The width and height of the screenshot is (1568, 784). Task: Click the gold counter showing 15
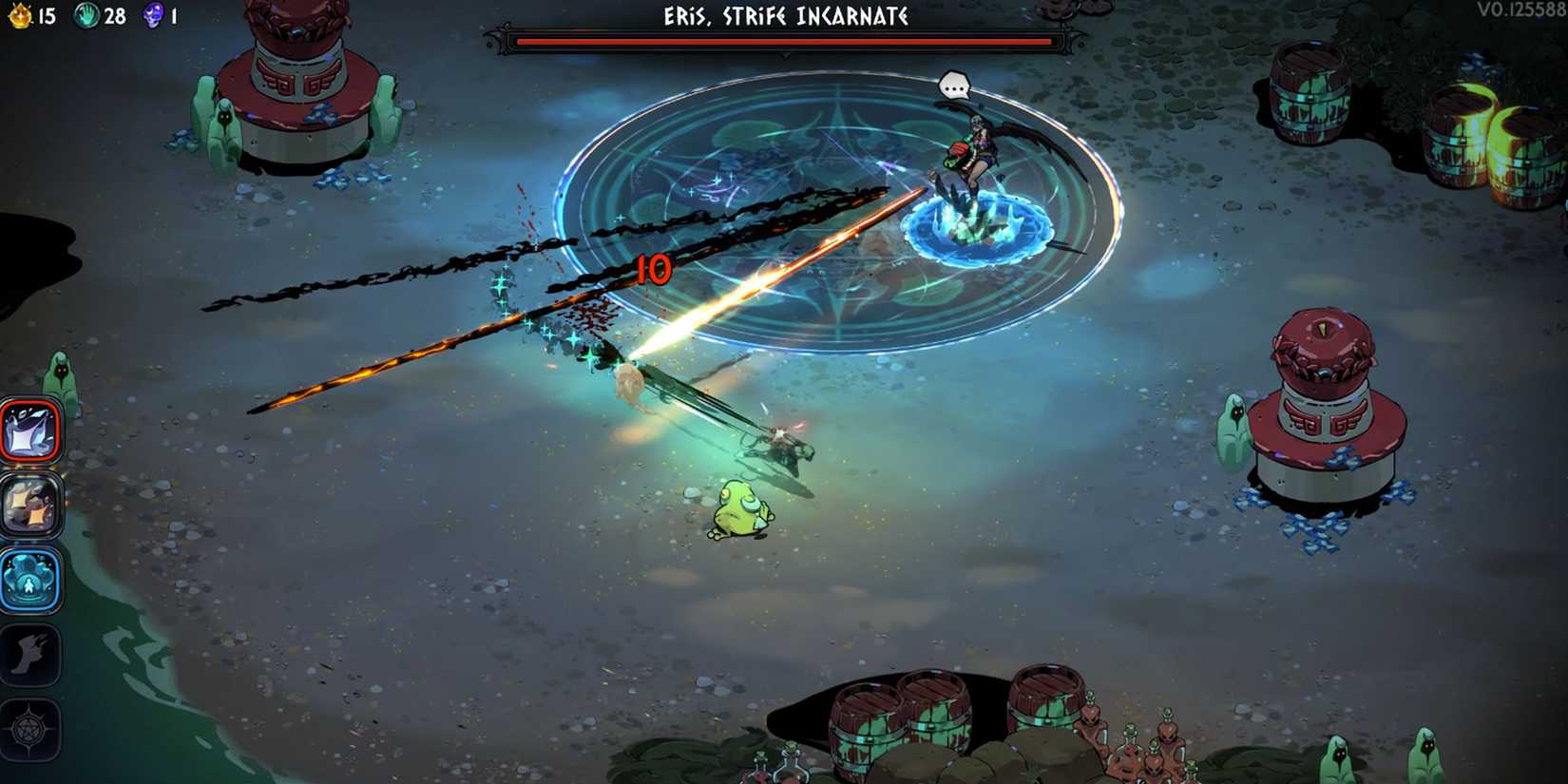point(46,16)
